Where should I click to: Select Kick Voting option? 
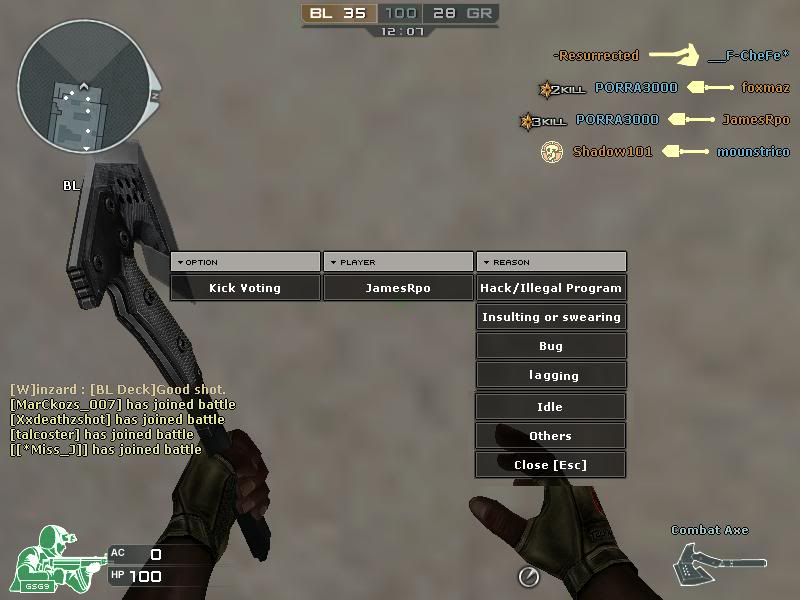click(245, 288)
